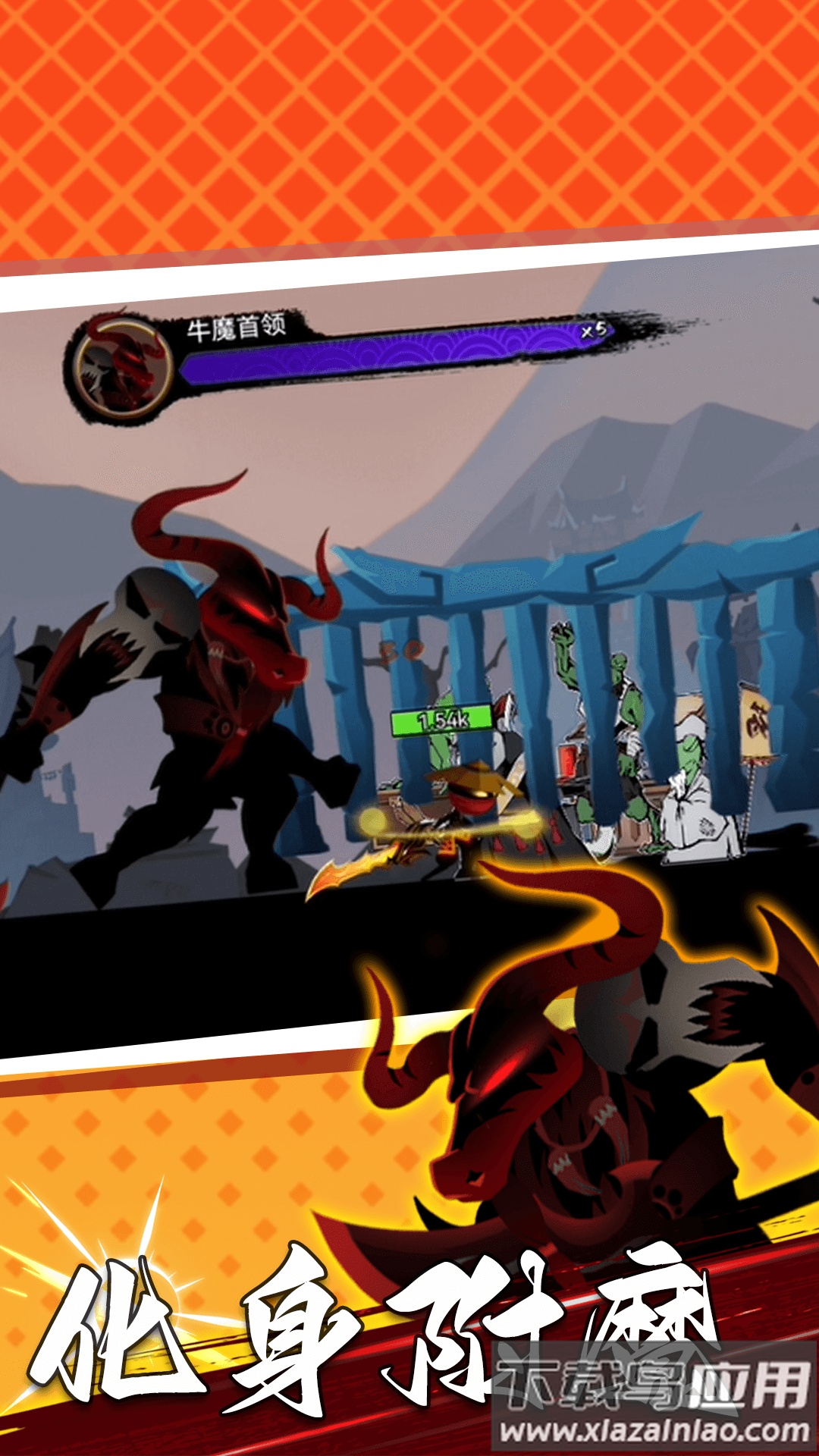Click the Bull Demon boss portrait icon

point(122,366)
